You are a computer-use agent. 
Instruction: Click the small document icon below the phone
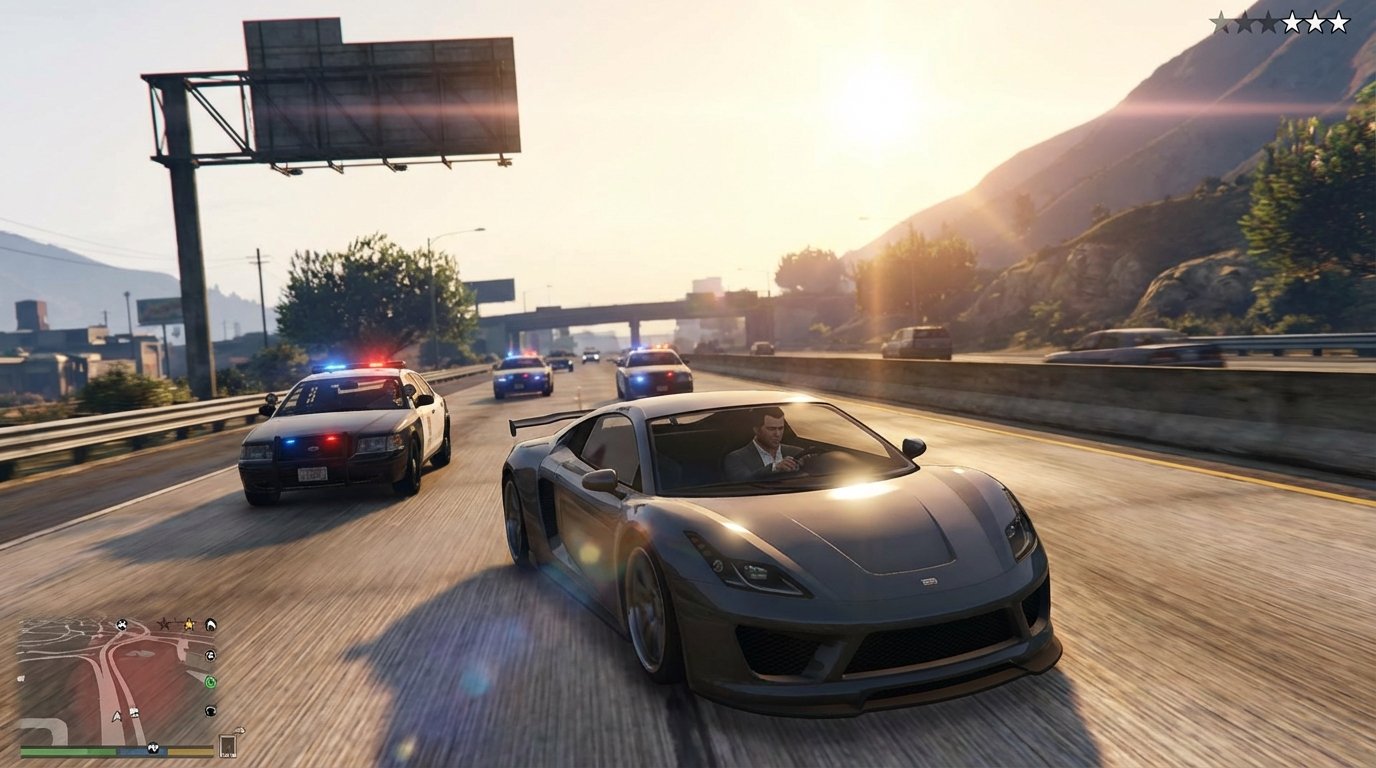[x=240, y=730]
